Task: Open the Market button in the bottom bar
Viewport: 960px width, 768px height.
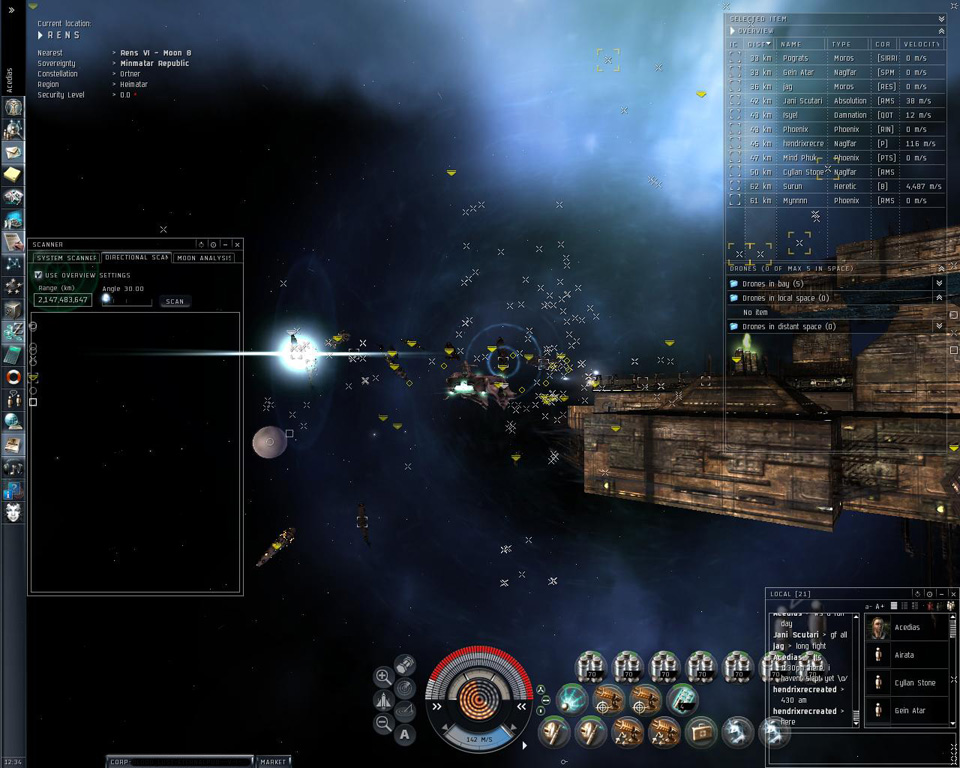Action: click(x=273, y=762)
